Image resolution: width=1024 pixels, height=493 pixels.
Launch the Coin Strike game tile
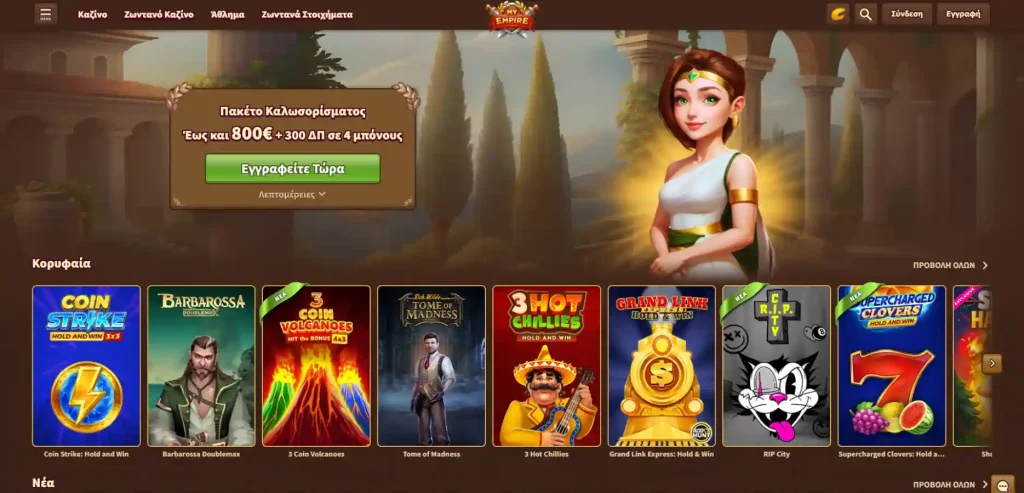coord(86,366)
